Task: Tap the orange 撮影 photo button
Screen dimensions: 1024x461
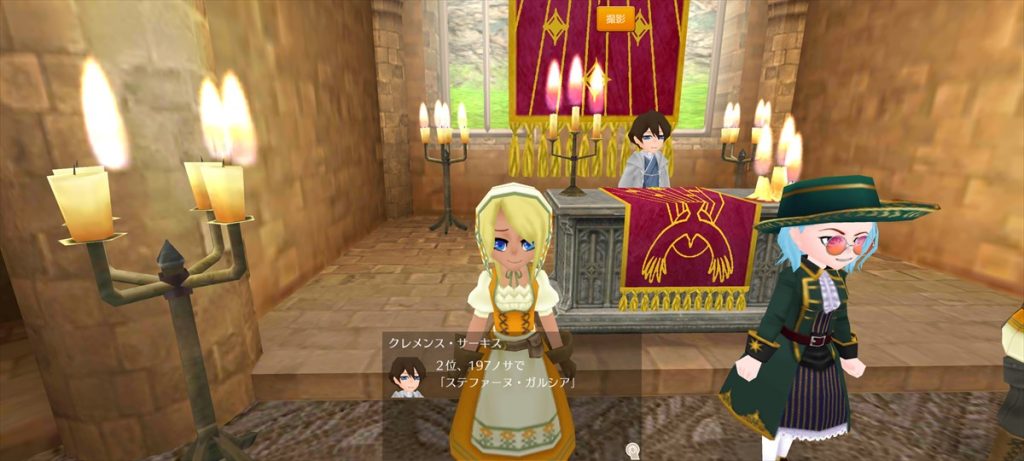Action: [x=615, y=19]
